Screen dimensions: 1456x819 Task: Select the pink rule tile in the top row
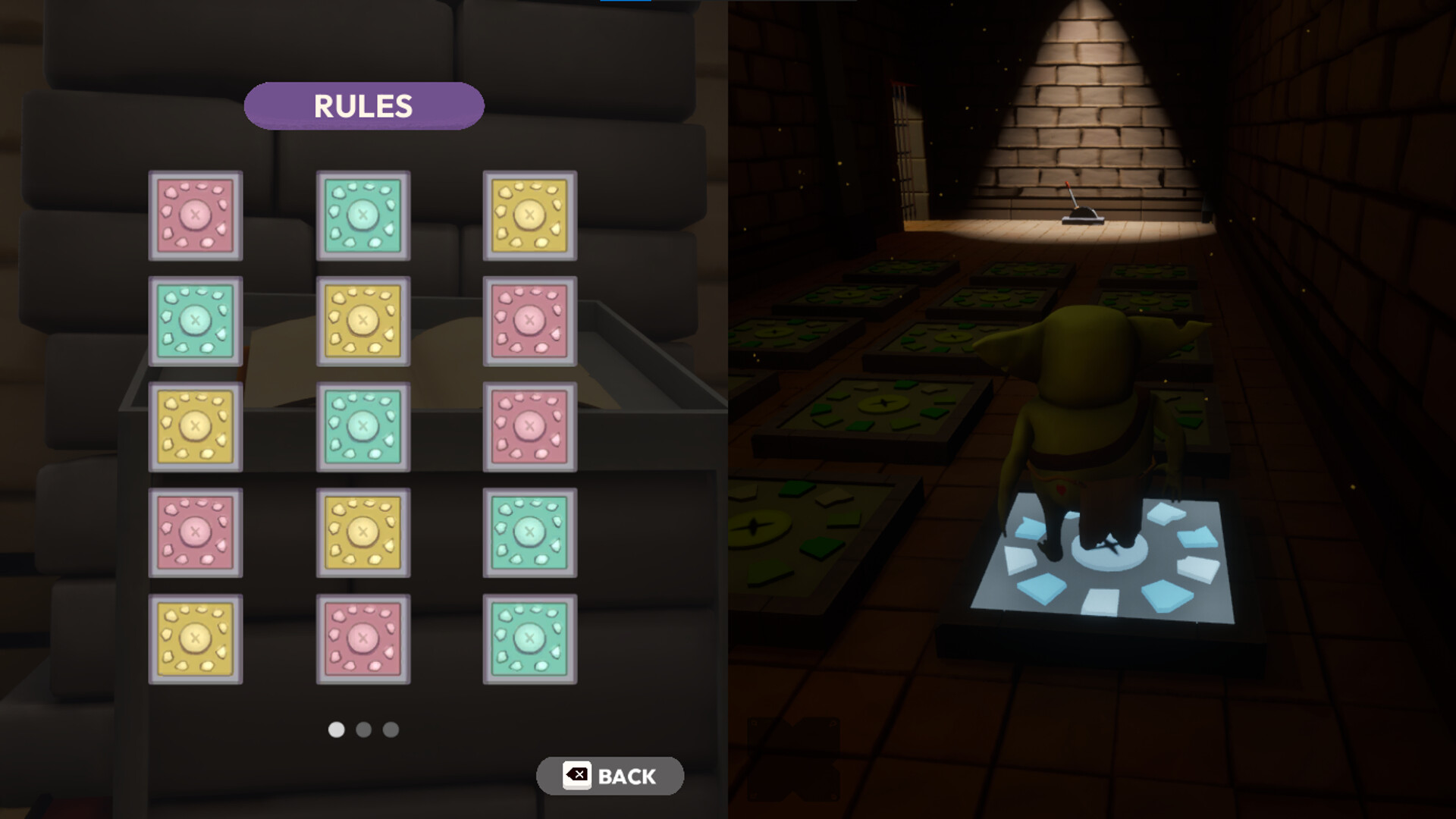click(196, 216)
